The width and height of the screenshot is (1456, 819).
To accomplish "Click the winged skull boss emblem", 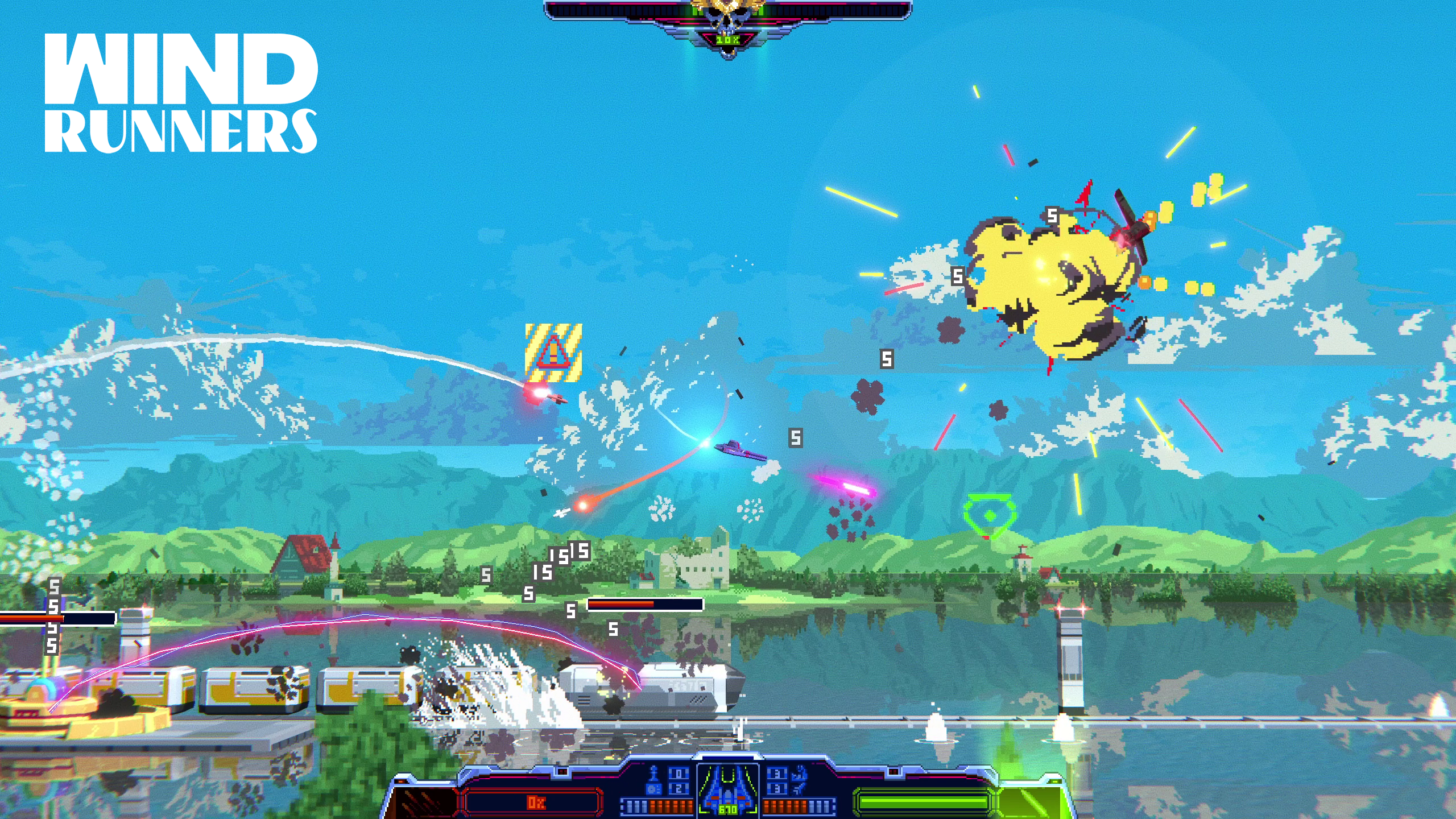I will click(x=728, y=17).
